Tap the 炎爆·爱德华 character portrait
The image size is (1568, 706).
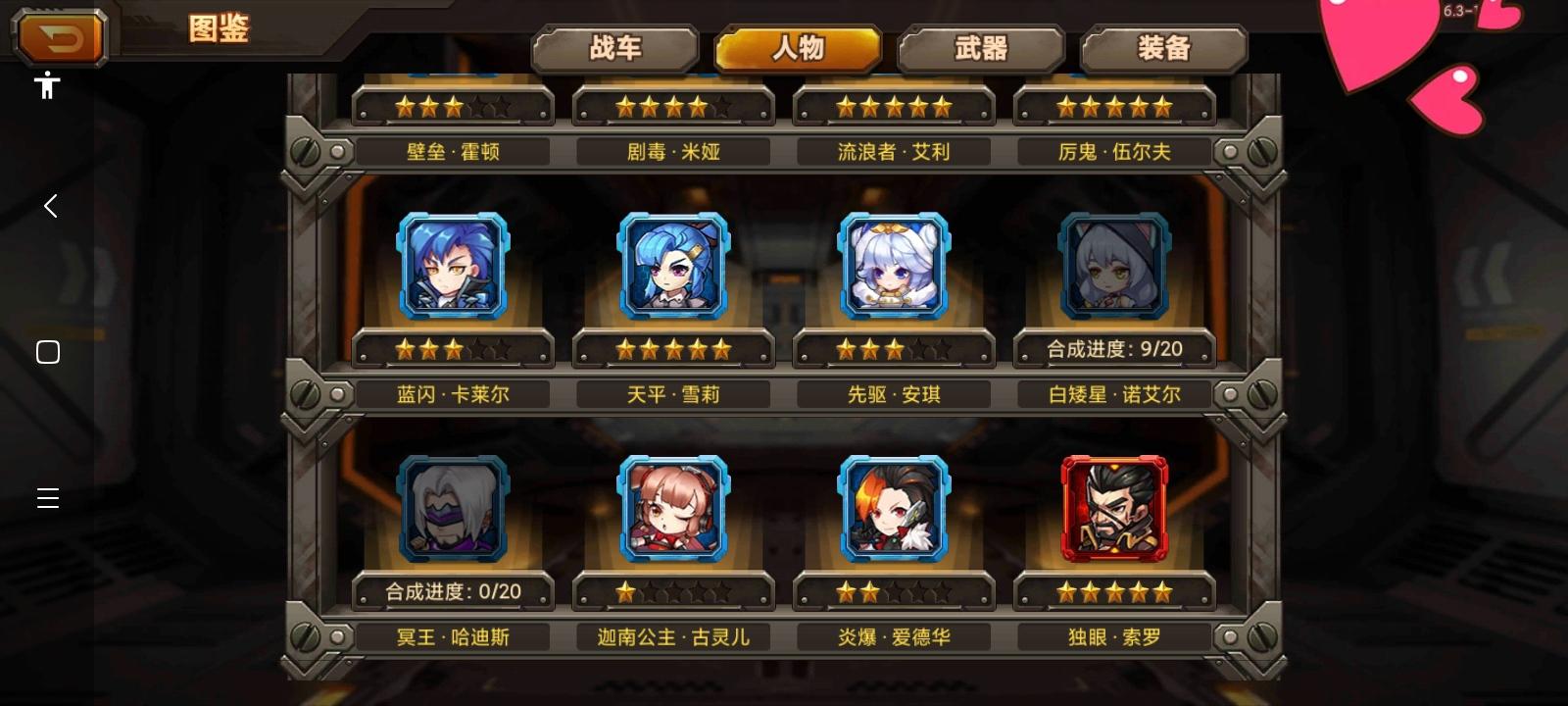click(894, 508)
